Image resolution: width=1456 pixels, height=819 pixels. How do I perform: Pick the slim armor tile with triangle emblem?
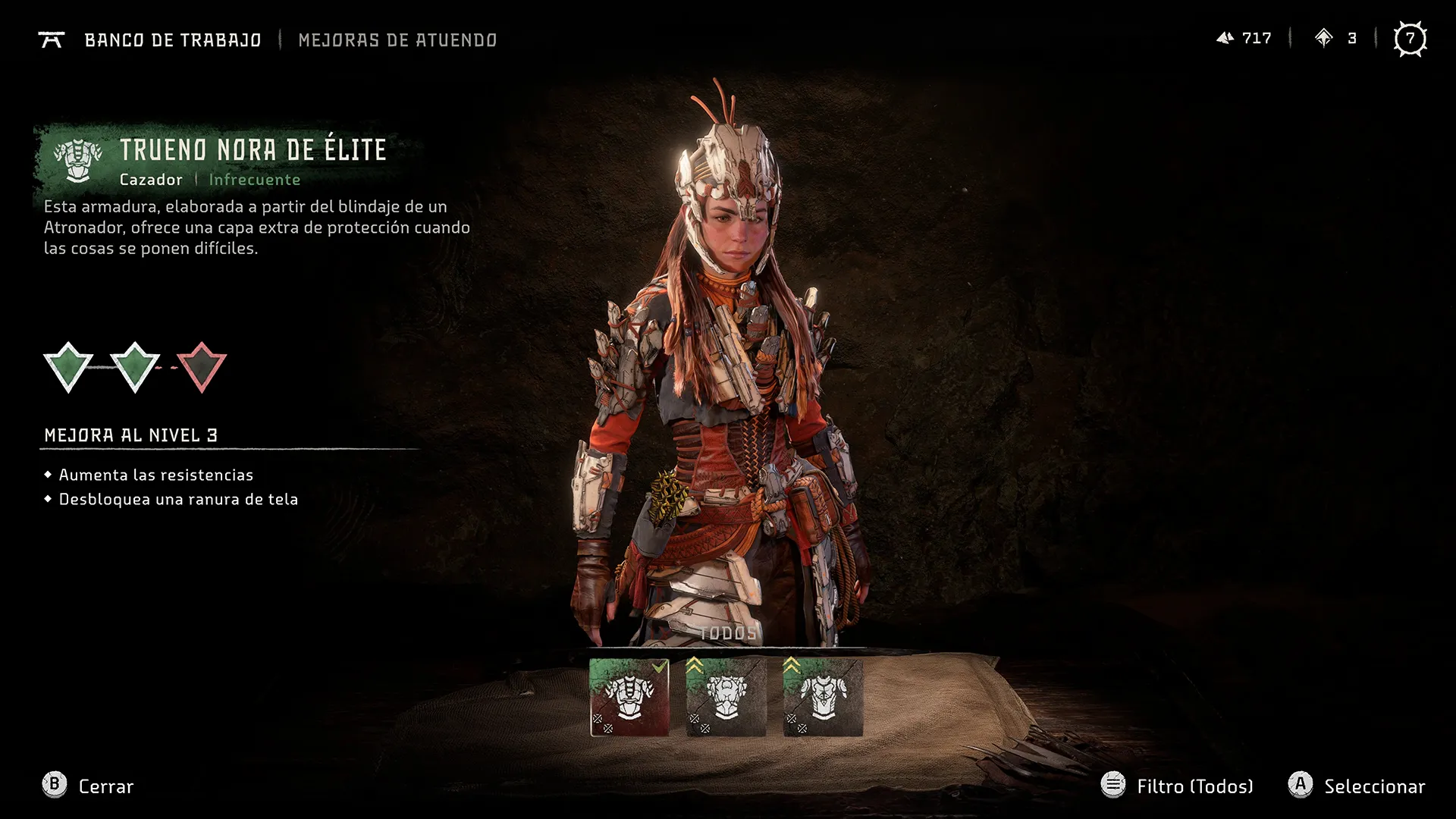(x=823, y=698)
